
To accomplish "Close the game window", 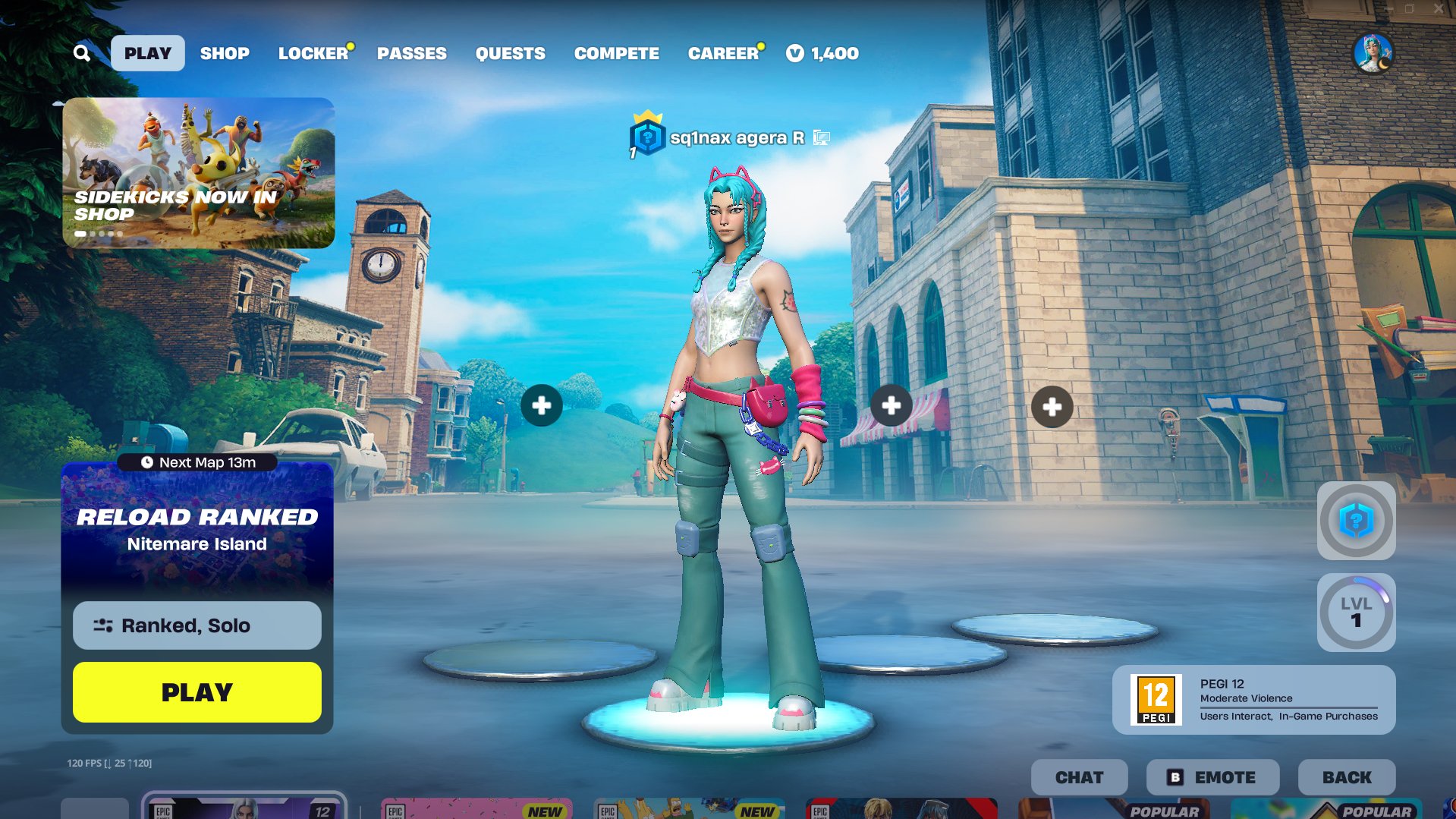I will pyautogui.click(x=1438, y=8).
